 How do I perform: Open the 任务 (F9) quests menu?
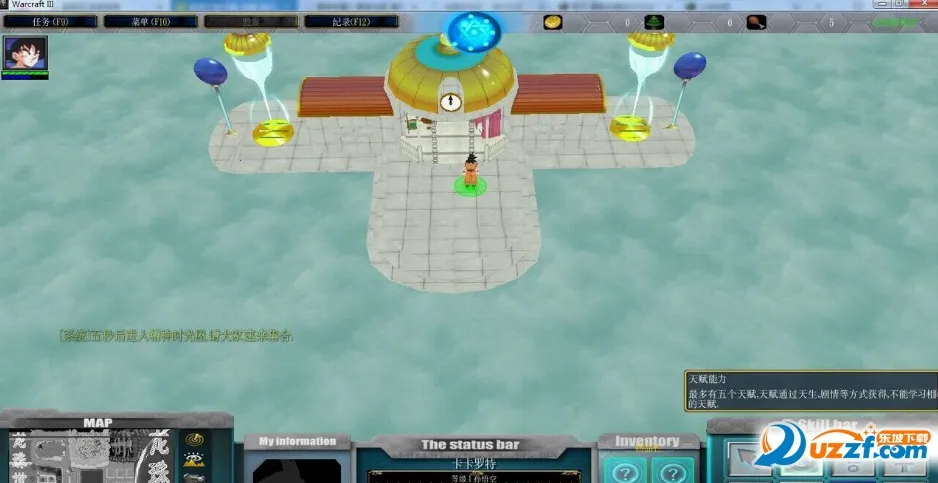click(51, 21)
